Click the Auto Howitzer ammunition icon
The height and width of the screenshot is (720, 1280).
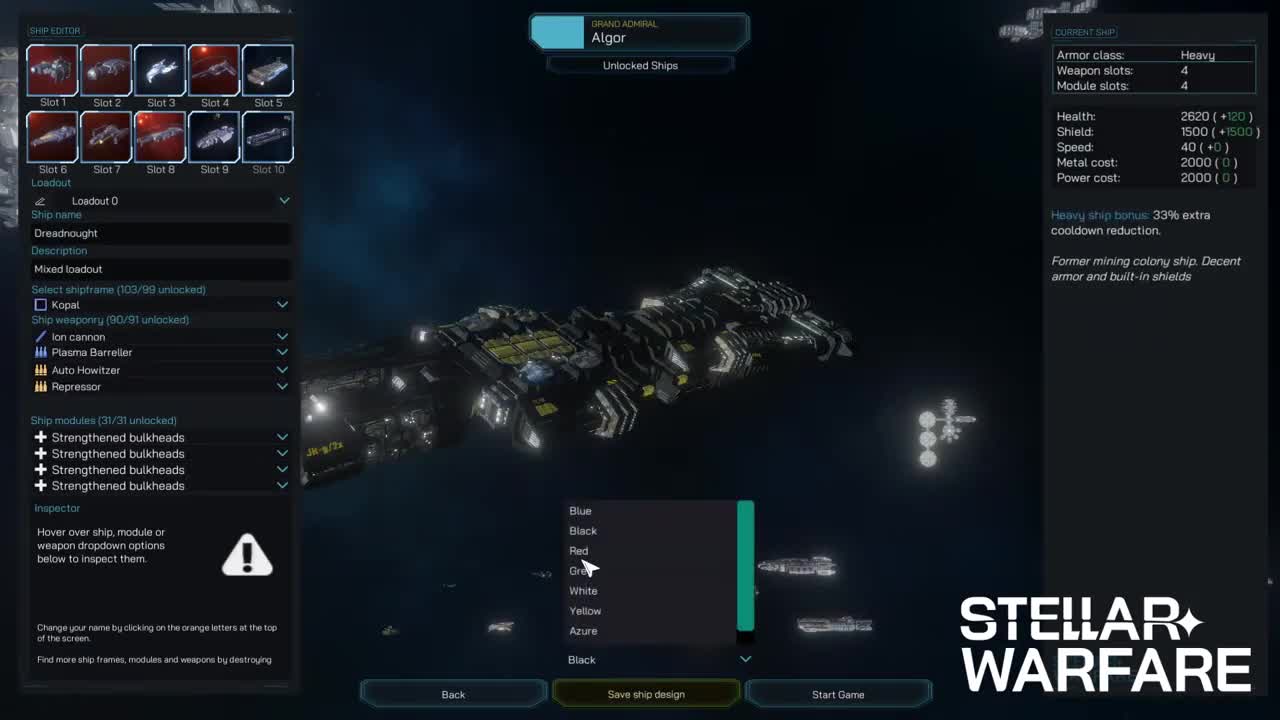coord(42,369)
